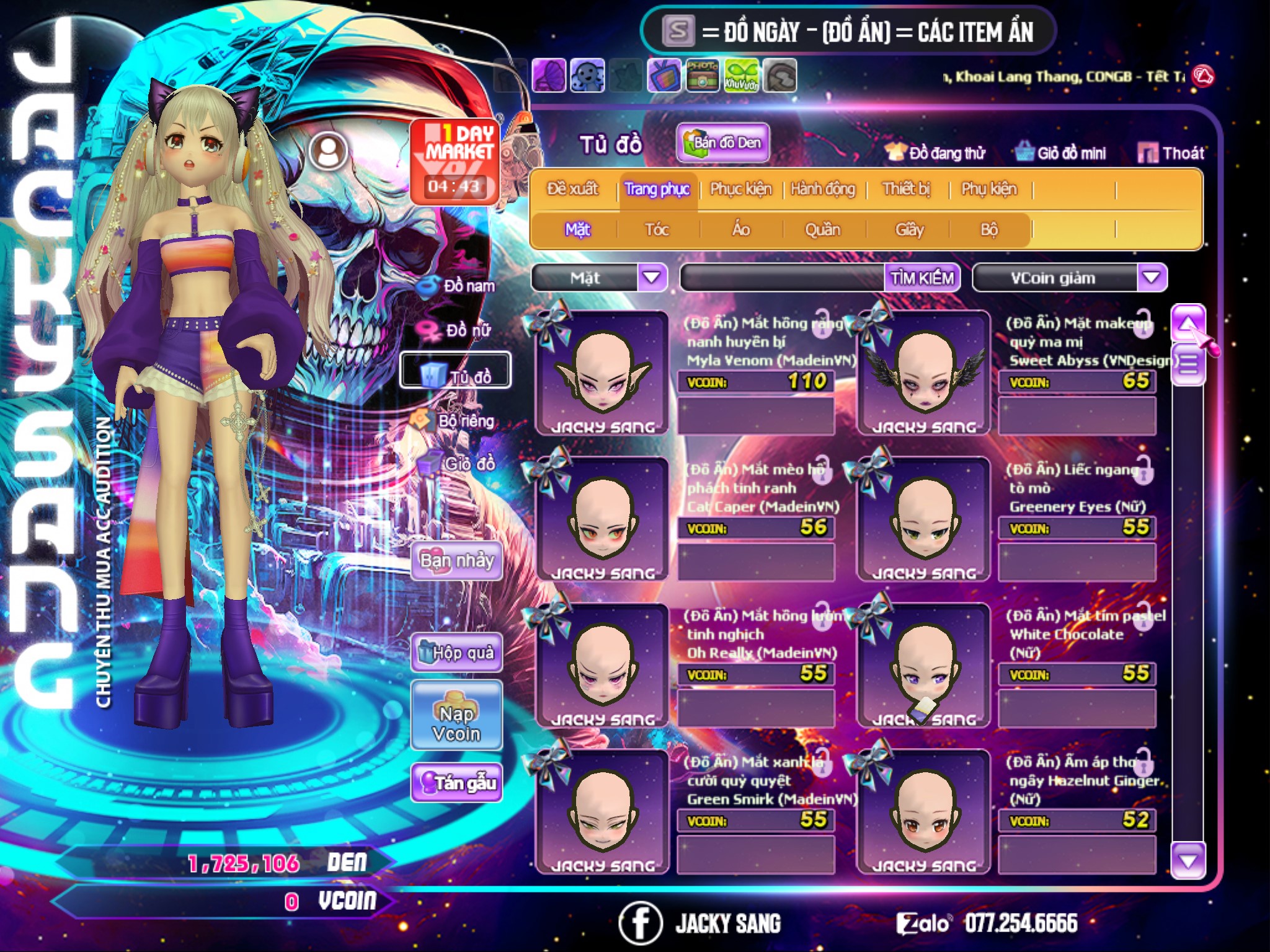Select the Sweet Abyss makeup face item
Viewport: 1270px width, 952px height.
click(x=924, y=373)
